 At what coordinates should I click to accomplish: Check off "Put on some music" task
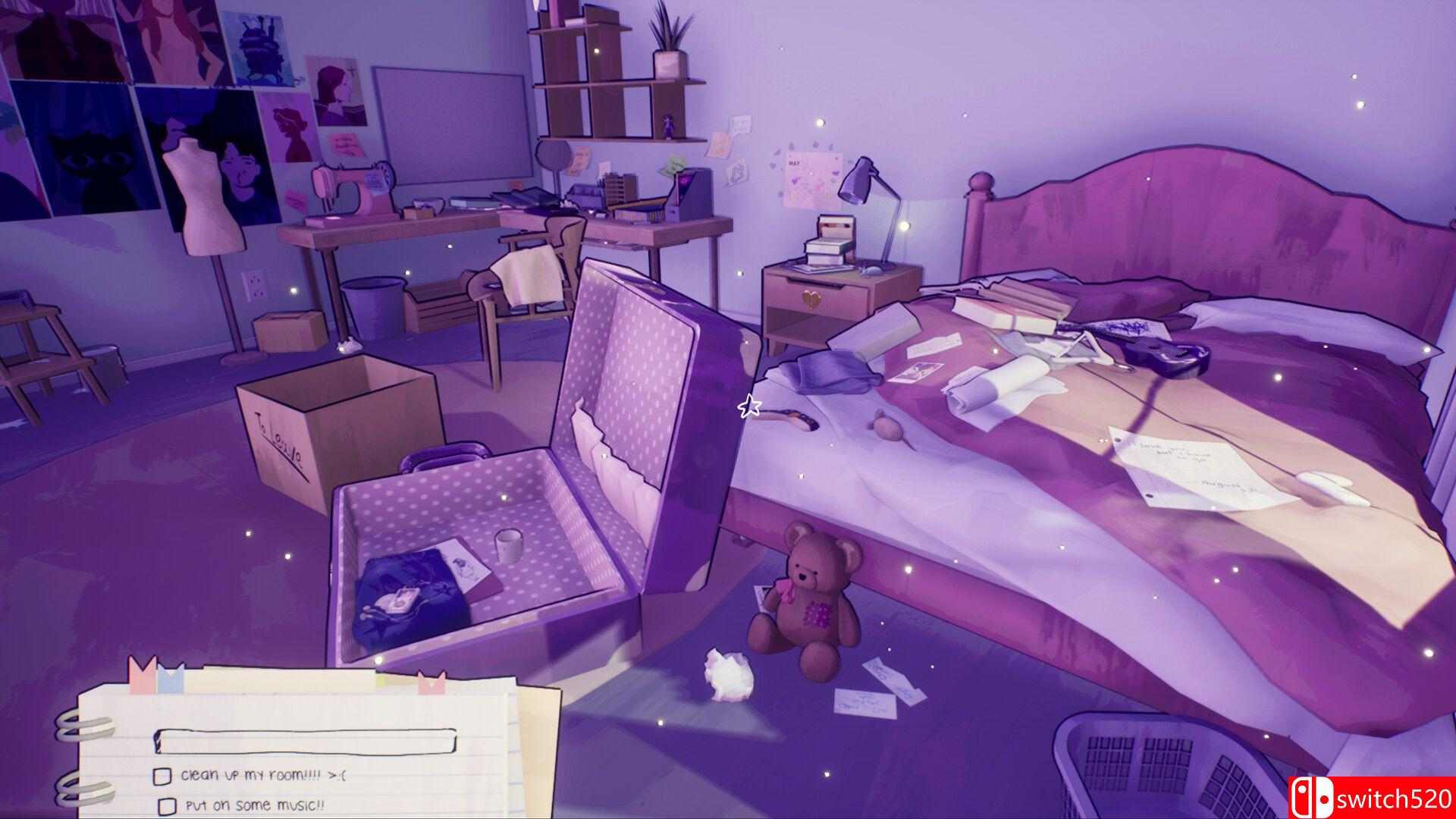click(166, 805)
